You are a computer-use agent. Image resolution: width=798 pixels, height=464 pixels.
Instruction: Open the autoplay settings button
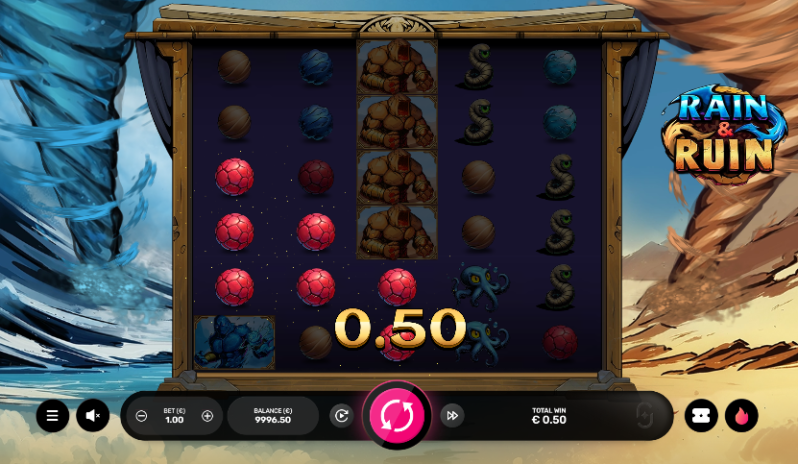pos(341,416)
